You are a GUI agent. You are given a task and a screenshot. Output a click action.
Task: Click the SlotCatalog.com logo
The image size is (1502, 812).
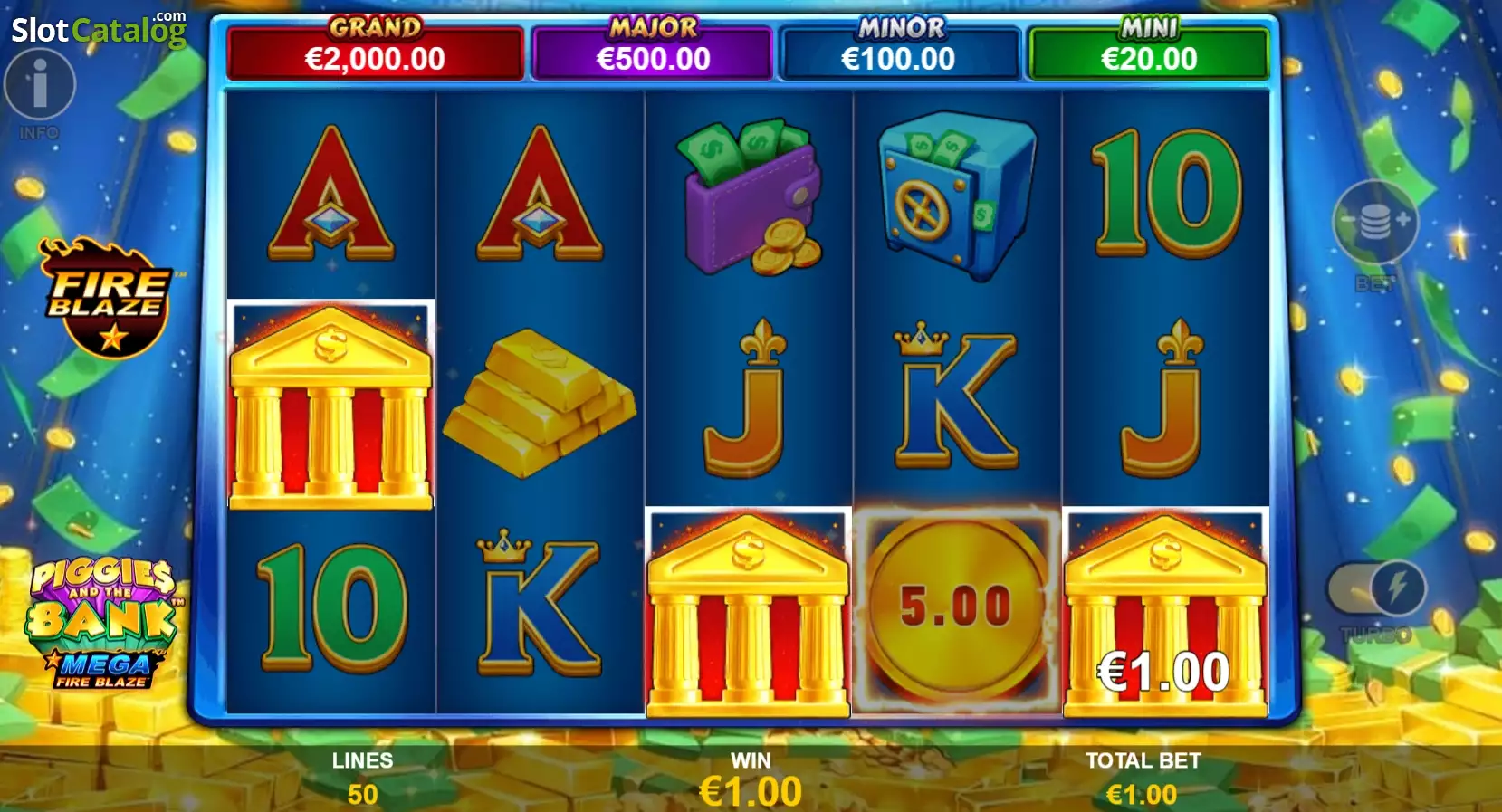tap(99, 30)
